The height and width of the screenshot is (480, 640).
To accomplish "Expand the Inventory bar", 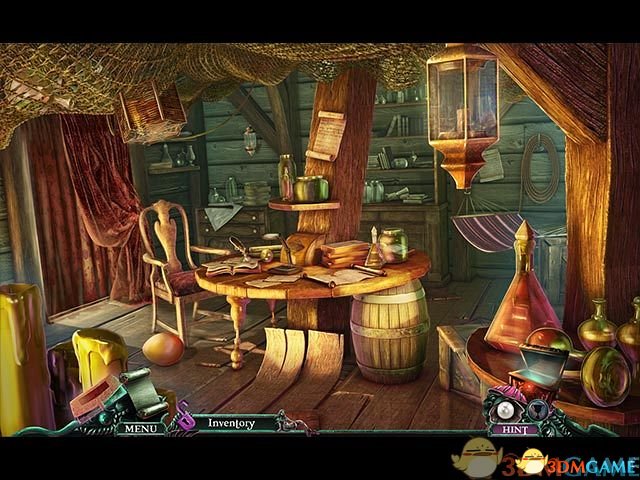I will coord(231,423).
